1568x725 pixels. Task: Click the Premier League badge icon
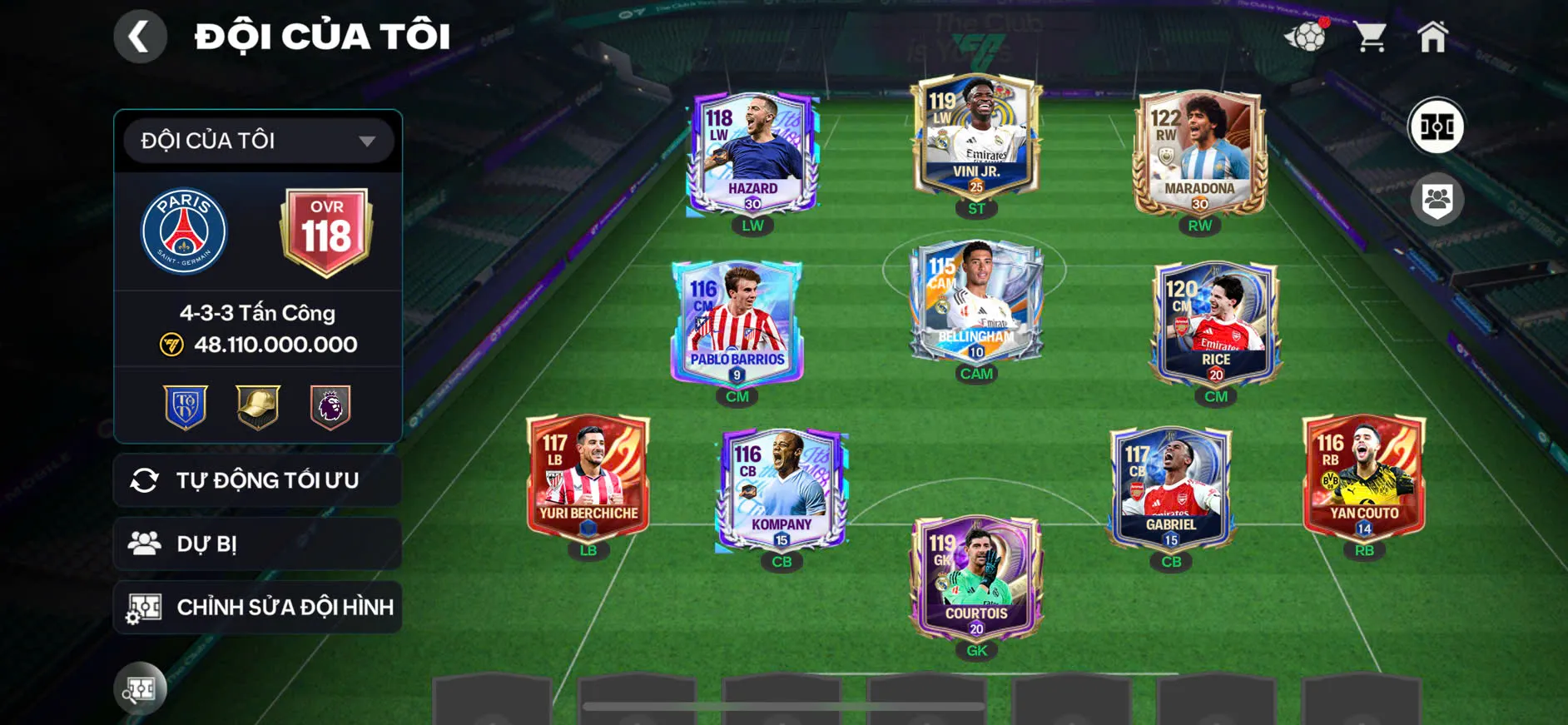coord(330,407)
